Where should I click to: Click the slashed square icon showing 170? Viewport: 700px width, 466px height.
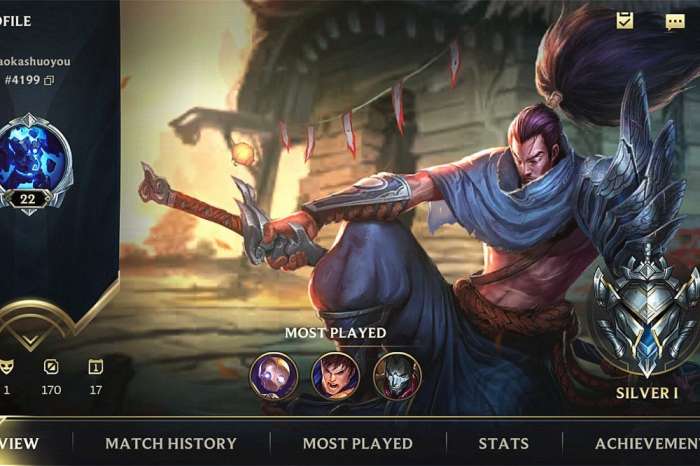pyautogui.click(x=51, y=367)
